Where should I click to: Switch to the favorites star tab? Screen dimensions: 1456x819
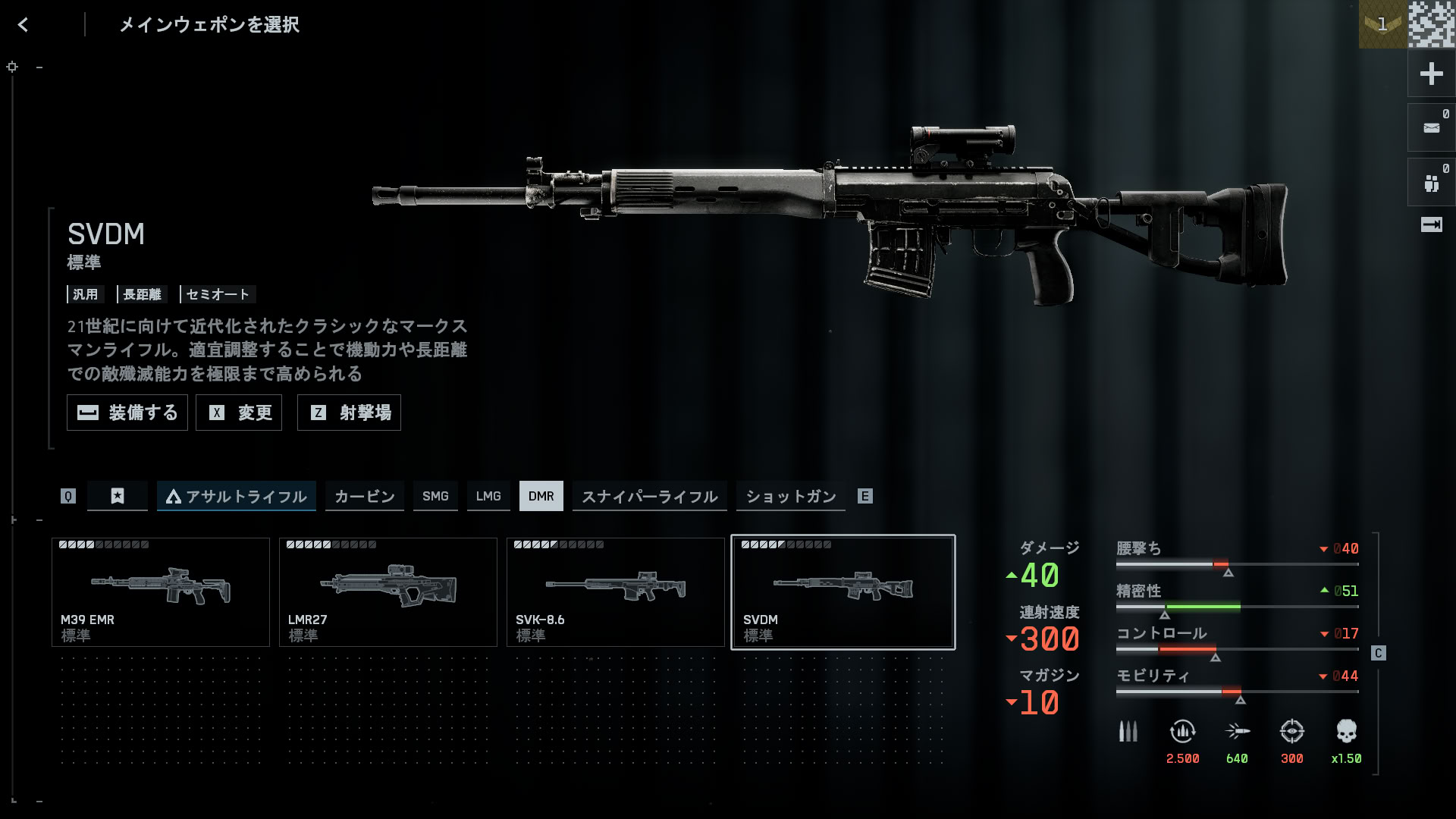(118, 496)
